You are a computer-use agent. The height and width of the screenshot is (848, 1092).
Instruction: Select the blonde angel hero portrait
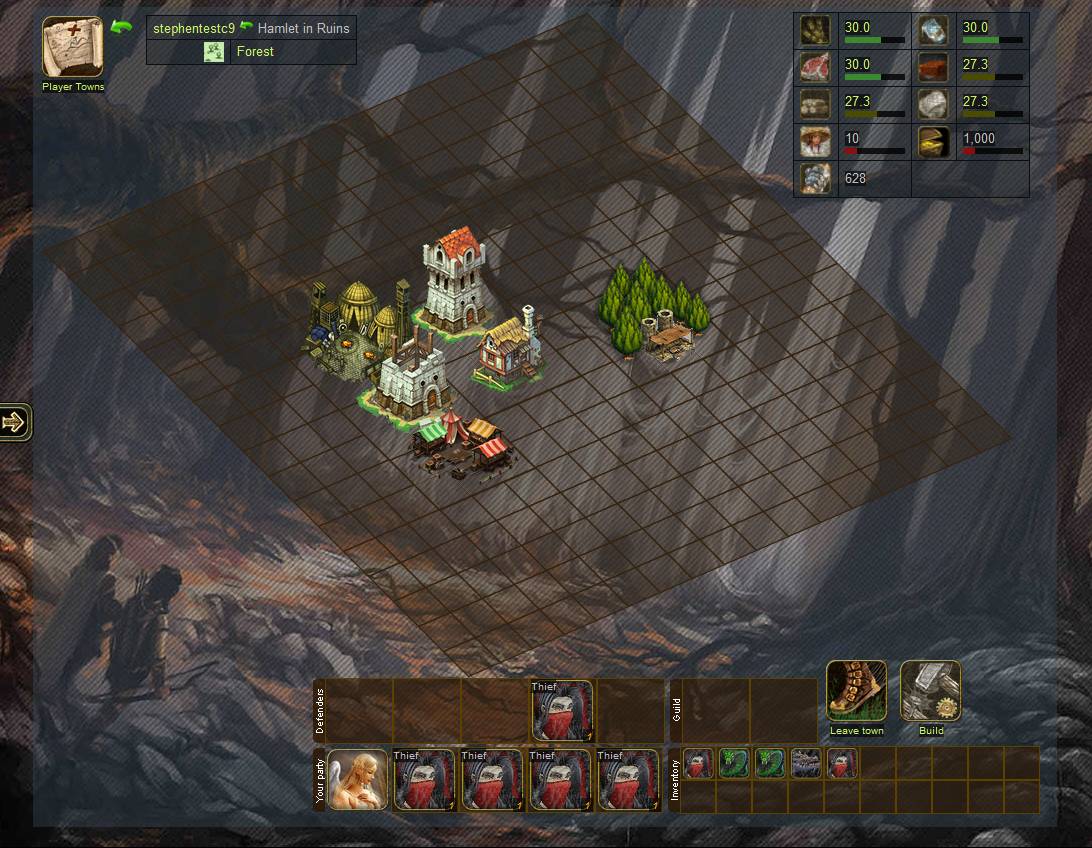[357, 779]
